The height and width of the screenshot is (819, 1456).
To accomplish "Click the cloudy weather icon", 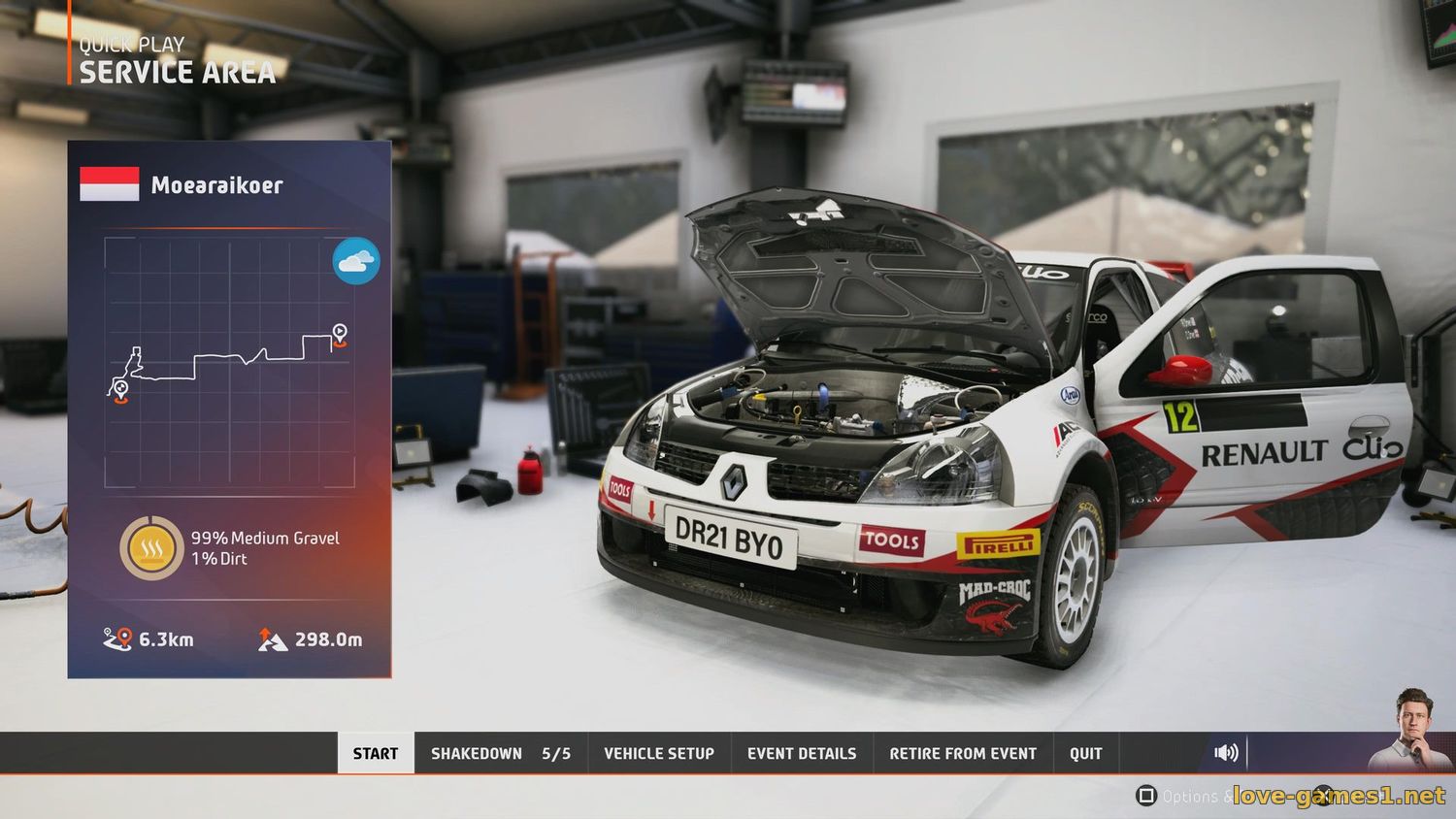I will [x=356, y=261].
